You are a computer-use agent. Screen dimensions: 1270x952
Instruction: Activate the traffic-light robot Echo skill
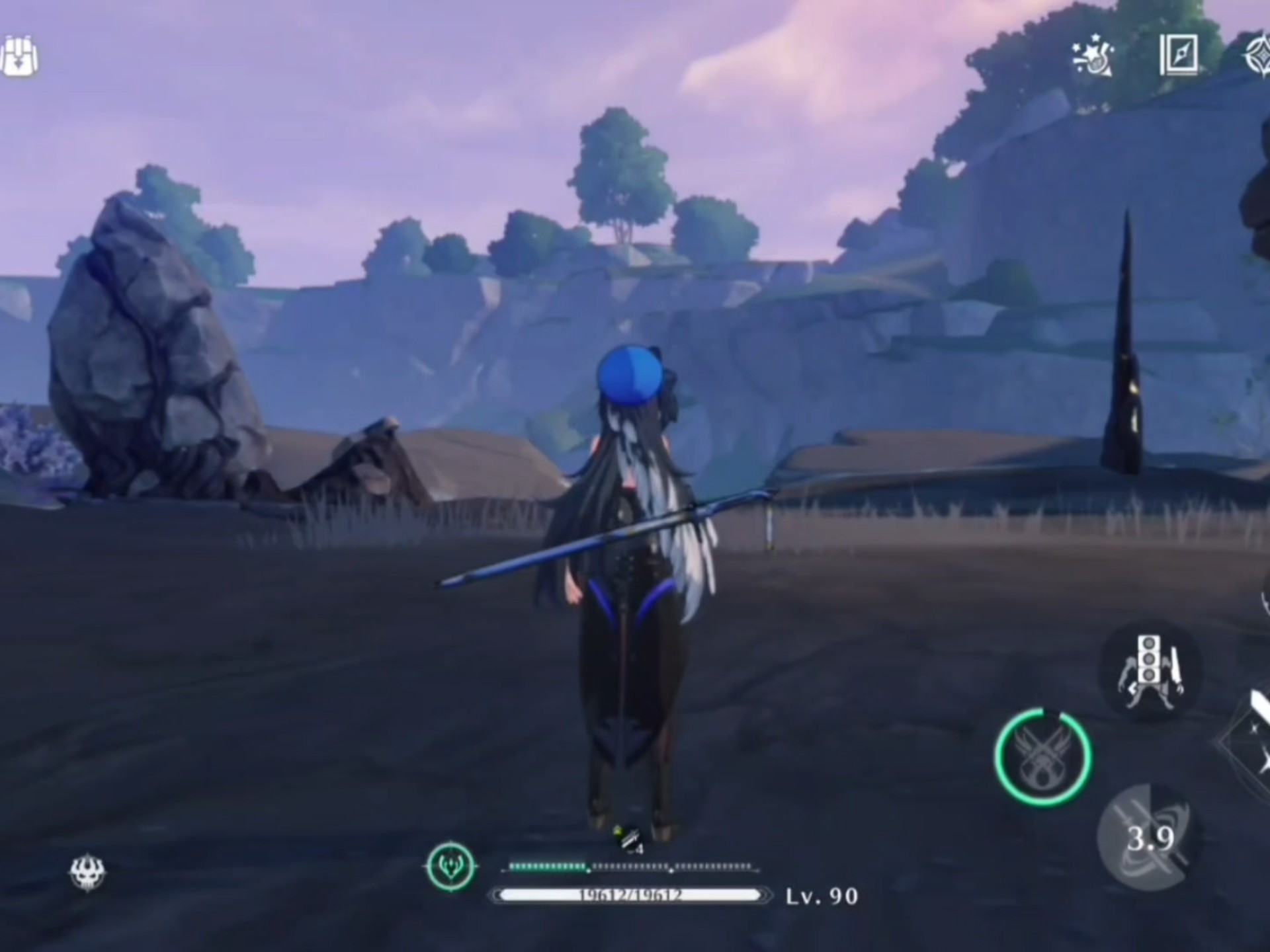pos(1150,670)
